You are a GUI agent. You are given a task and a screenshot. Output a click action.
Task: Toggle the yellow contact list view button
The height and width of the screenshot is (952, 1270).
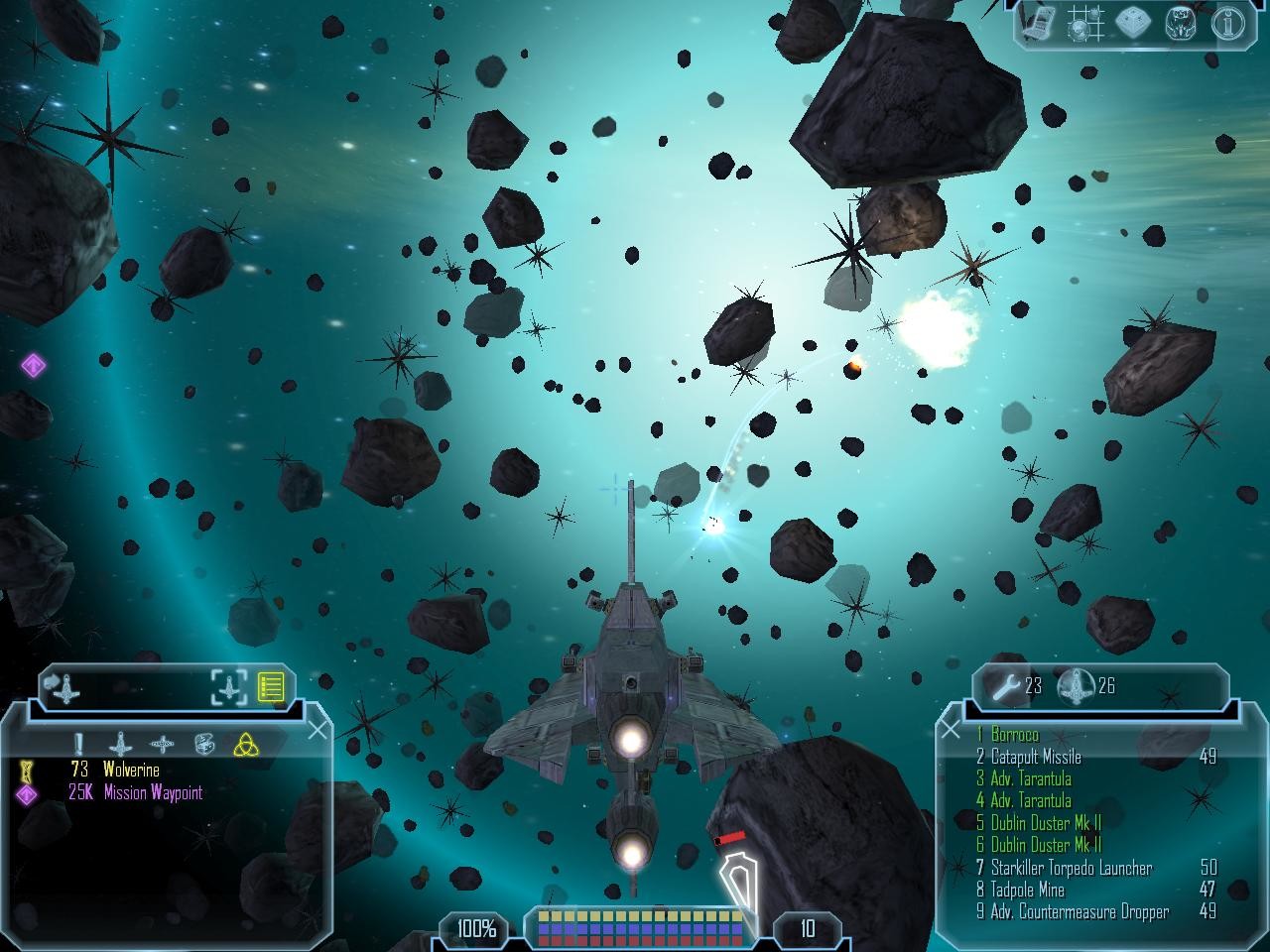(x=271, y=686)
